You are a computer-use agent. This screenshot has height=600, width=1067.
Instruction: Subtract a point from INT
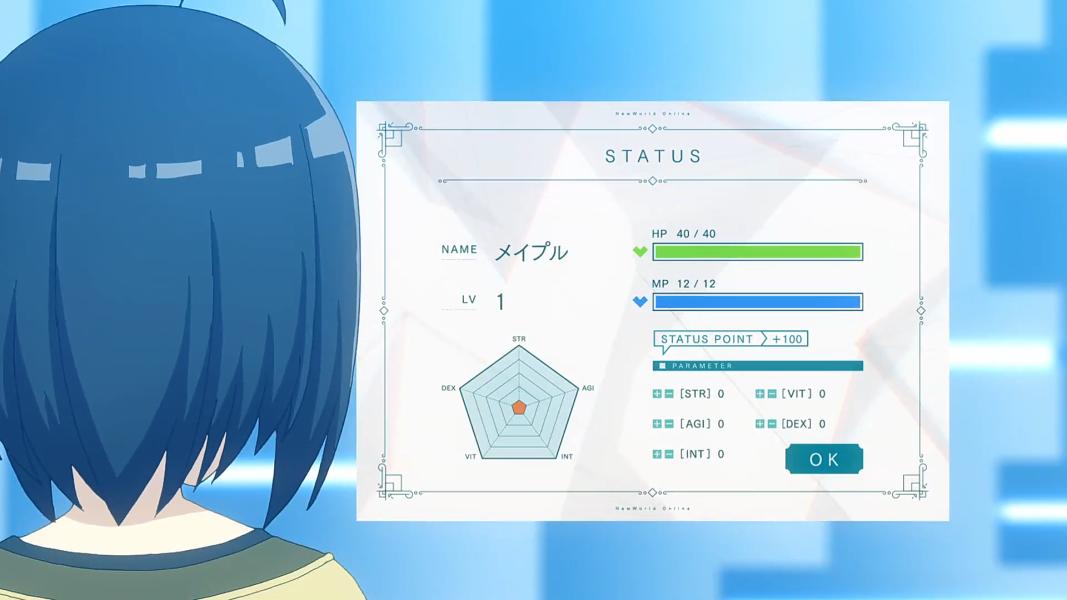pyautogui.click(x=669, y=454)
